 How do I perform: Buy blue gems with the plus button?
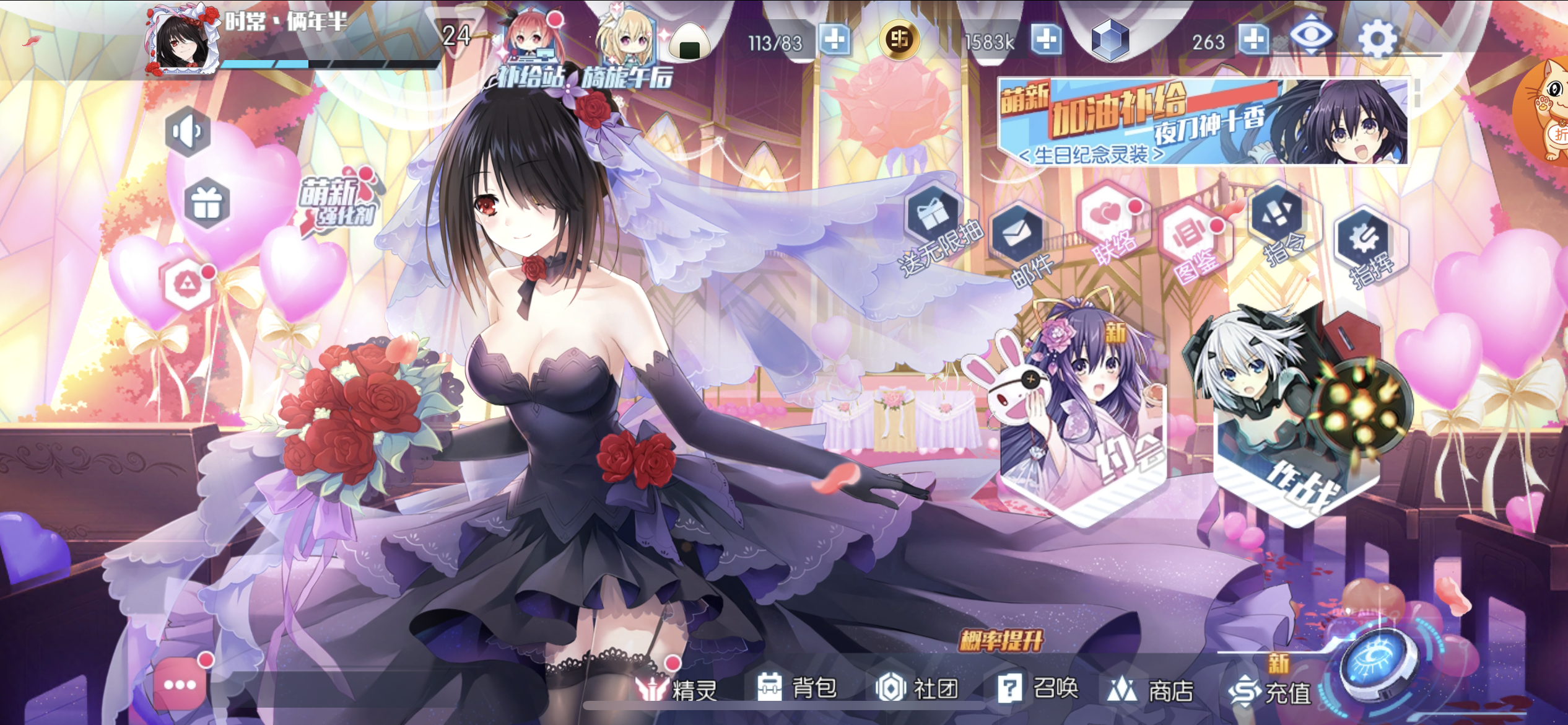point(1255,40)
